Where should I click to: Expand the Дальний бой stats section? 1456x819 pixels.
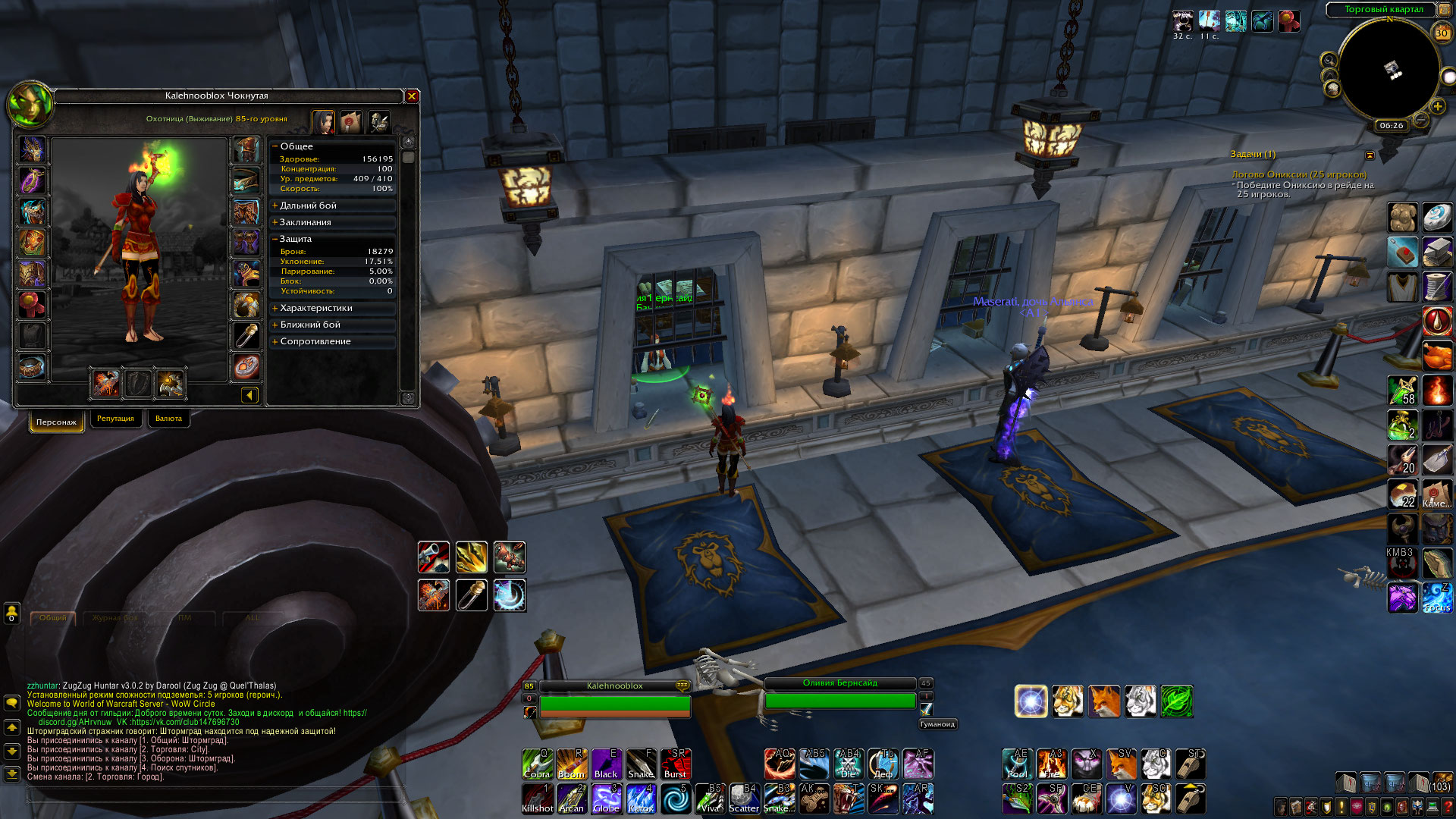(308, 206)
